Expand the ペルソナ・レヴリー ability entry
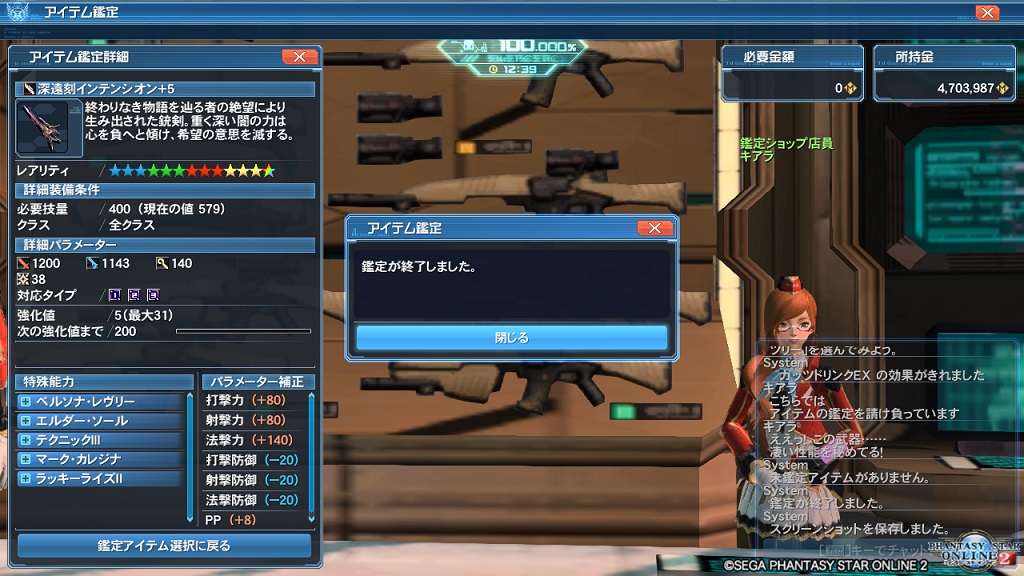This screenshot has height=576, width=1024. click(26, 402)
